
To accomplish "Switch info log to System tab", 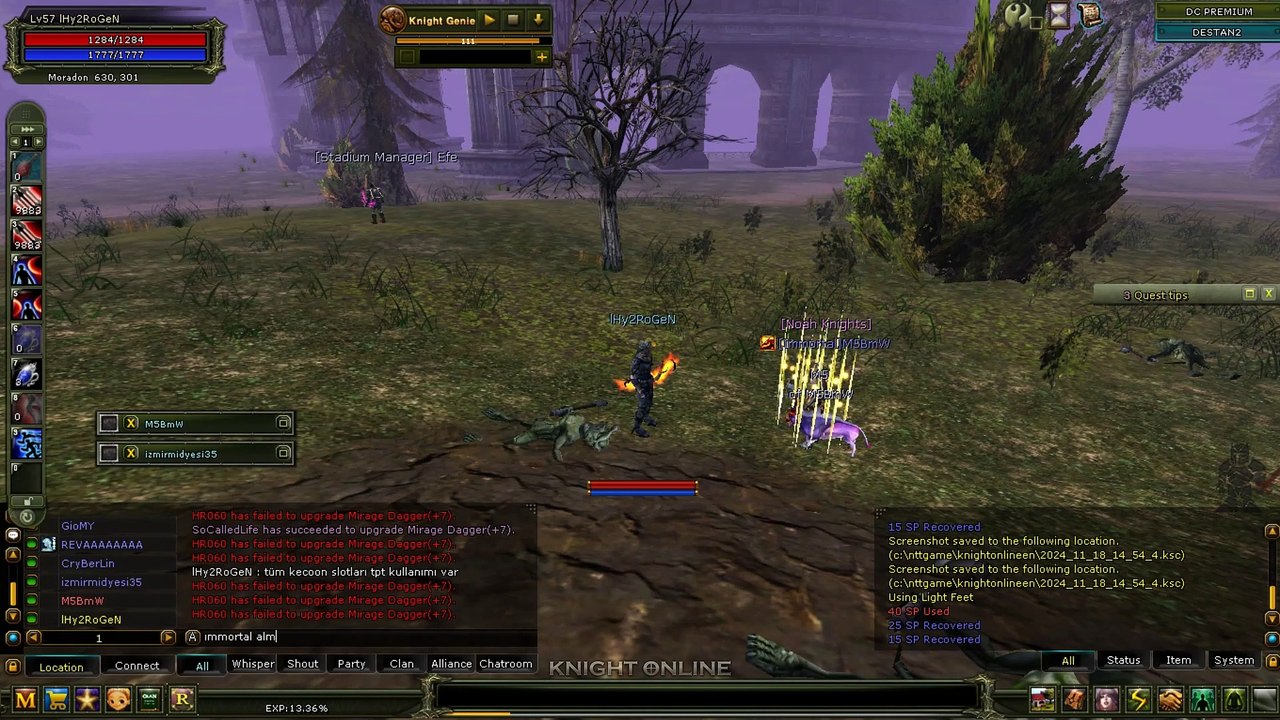I will [x=1233, y=660].
